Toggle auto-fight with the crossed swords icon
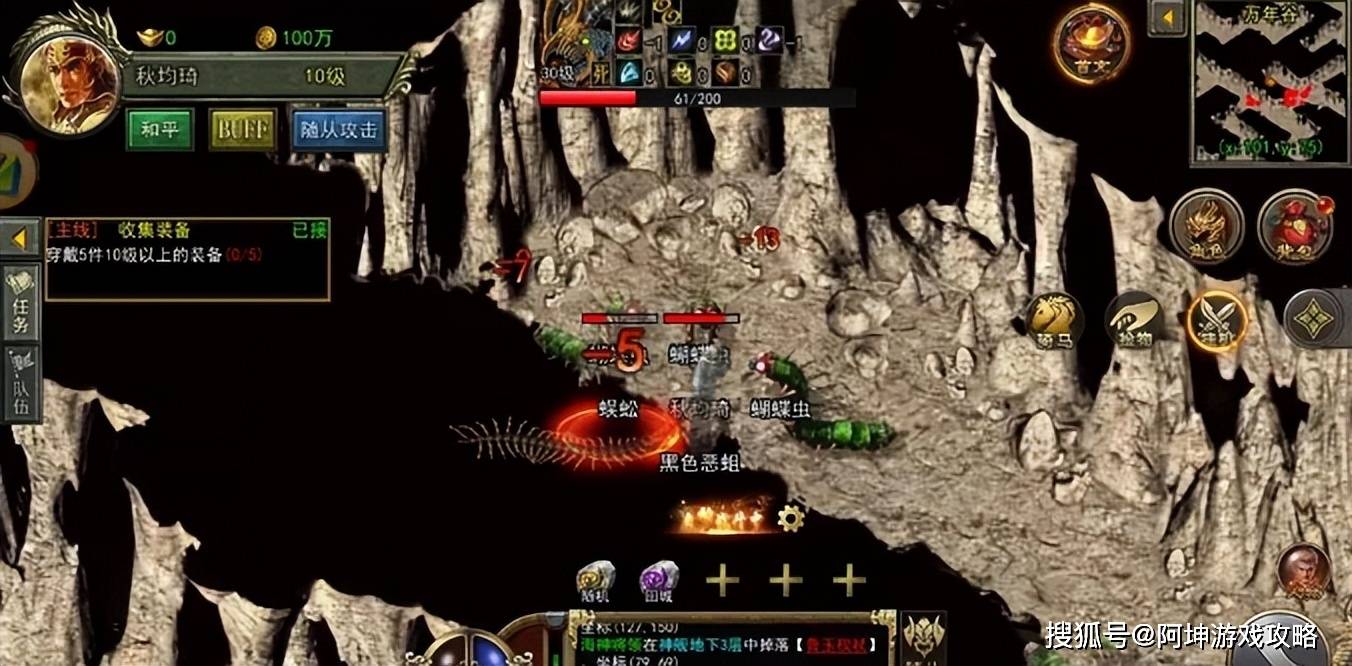This screenshot has height=666, width=1352. (x=1217, y=321)
